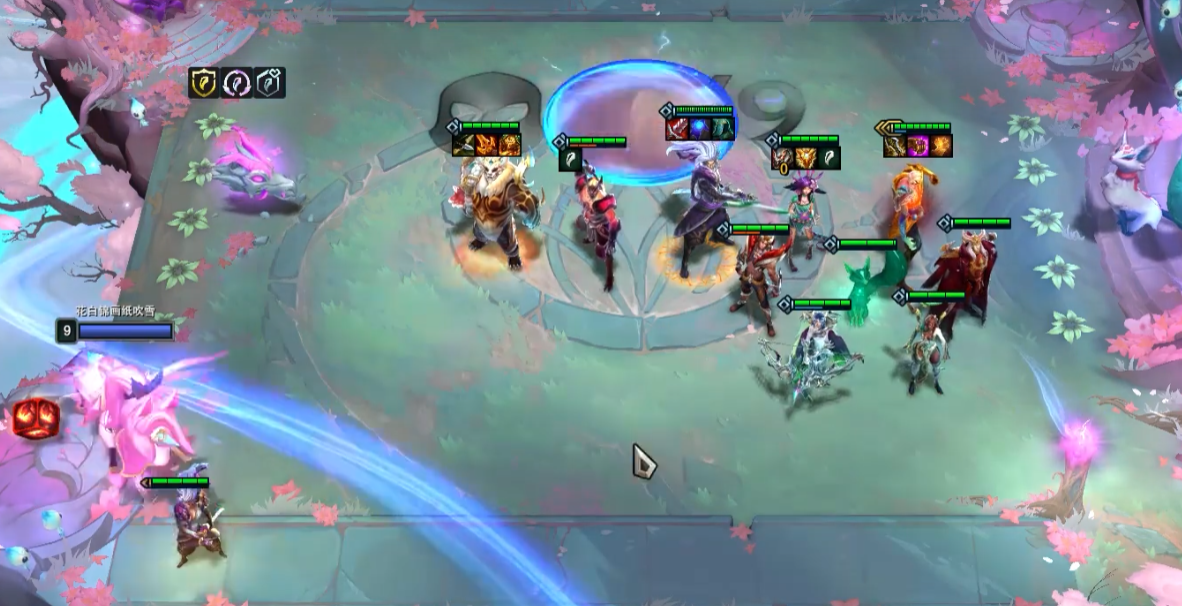Inspect the red sword item icon

(677, 129)
